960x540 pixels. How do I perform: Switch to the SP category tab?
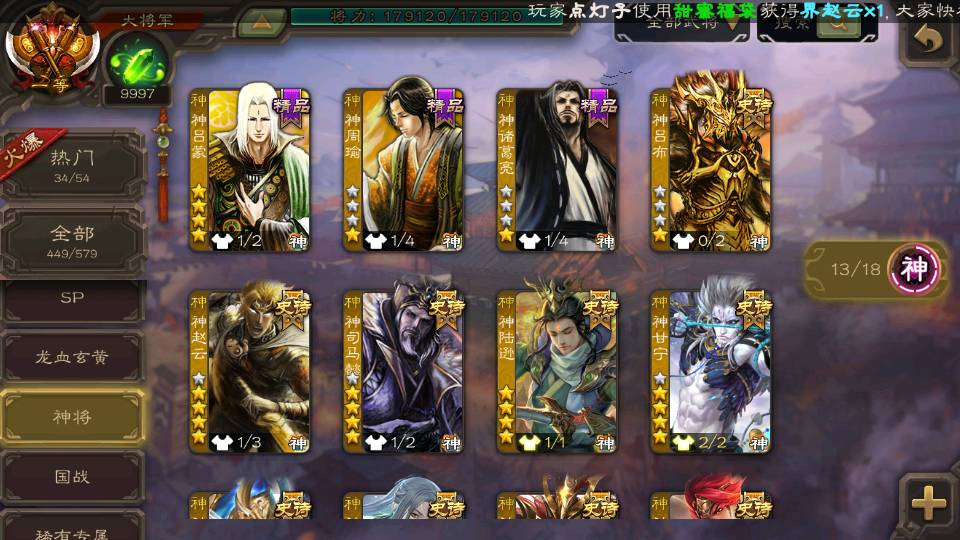(x=72, y=298)
